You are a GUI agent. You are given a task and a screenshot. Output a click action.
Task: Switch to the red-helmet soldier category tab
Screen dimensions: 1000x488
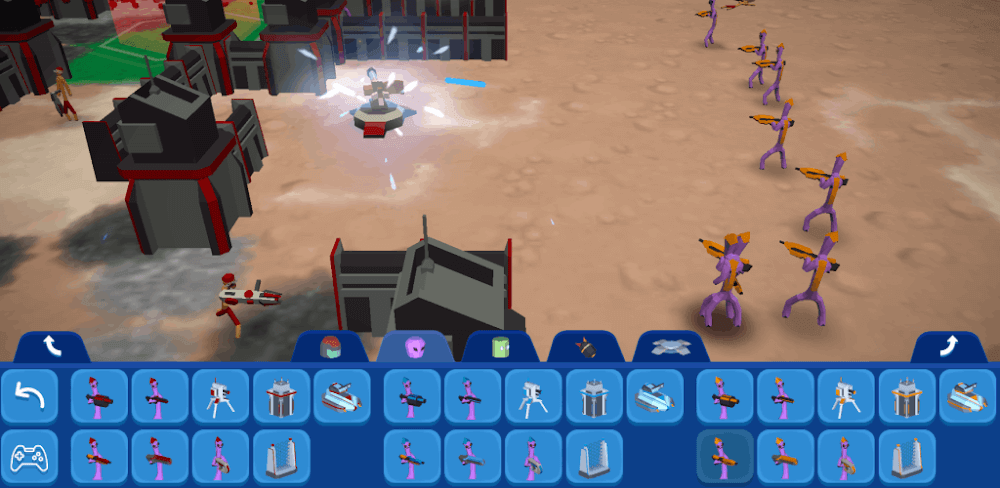pos(329,347)
